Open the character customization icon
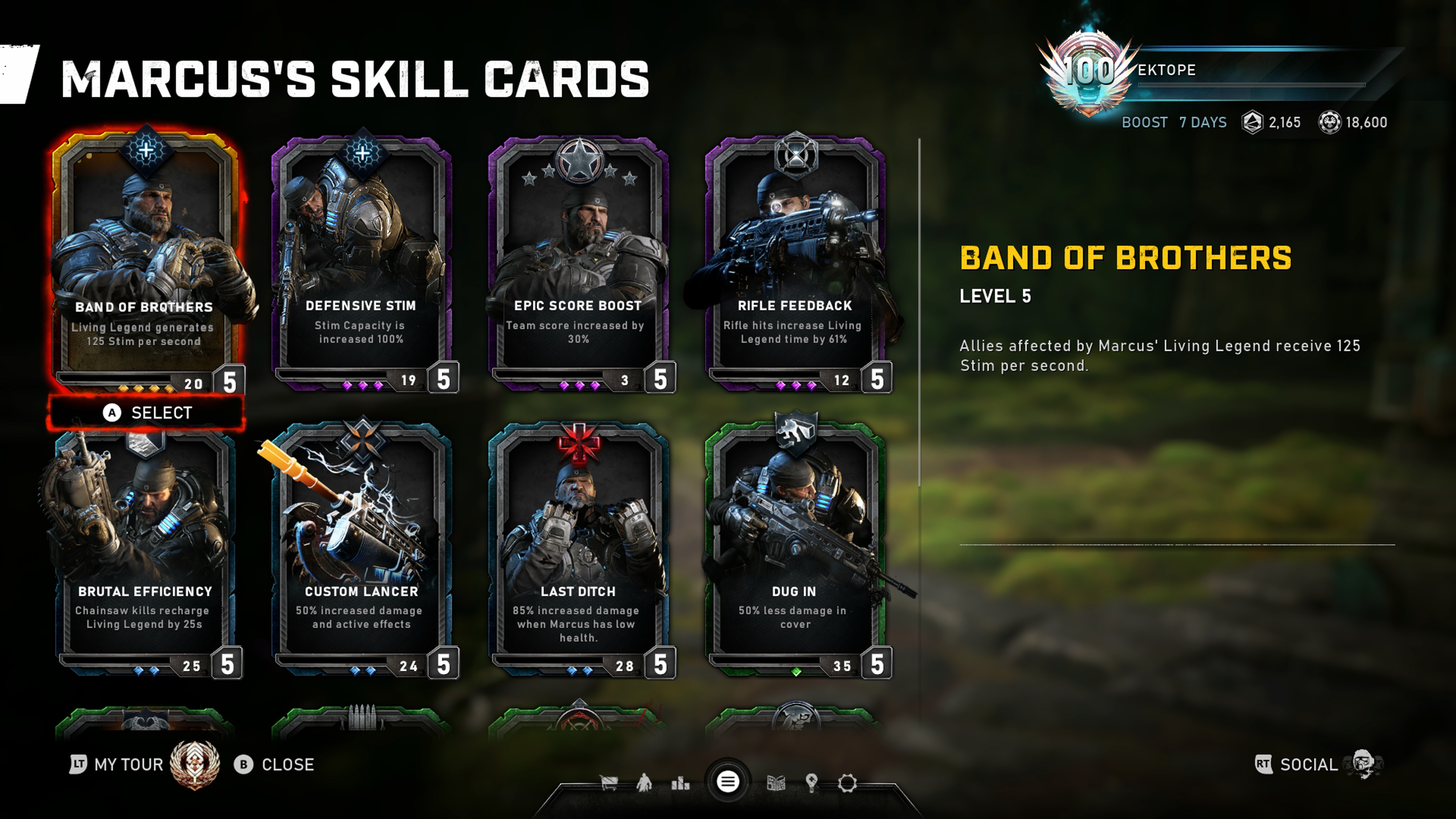The height and width of the screenshot is (819, 1456). (644, 783)
